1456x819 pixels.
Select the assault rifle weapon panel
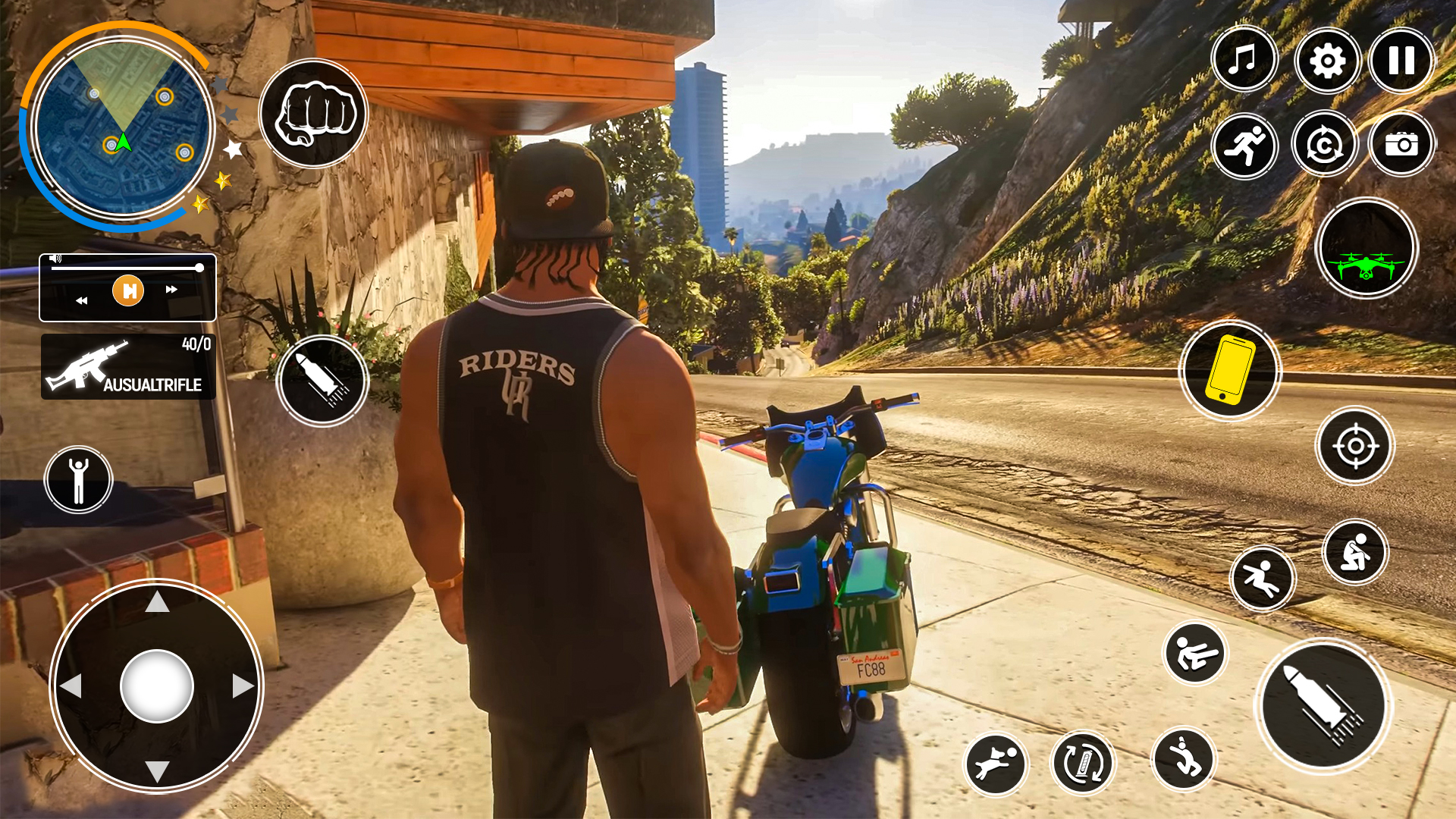pyautogui.click(x=128, y=367)
